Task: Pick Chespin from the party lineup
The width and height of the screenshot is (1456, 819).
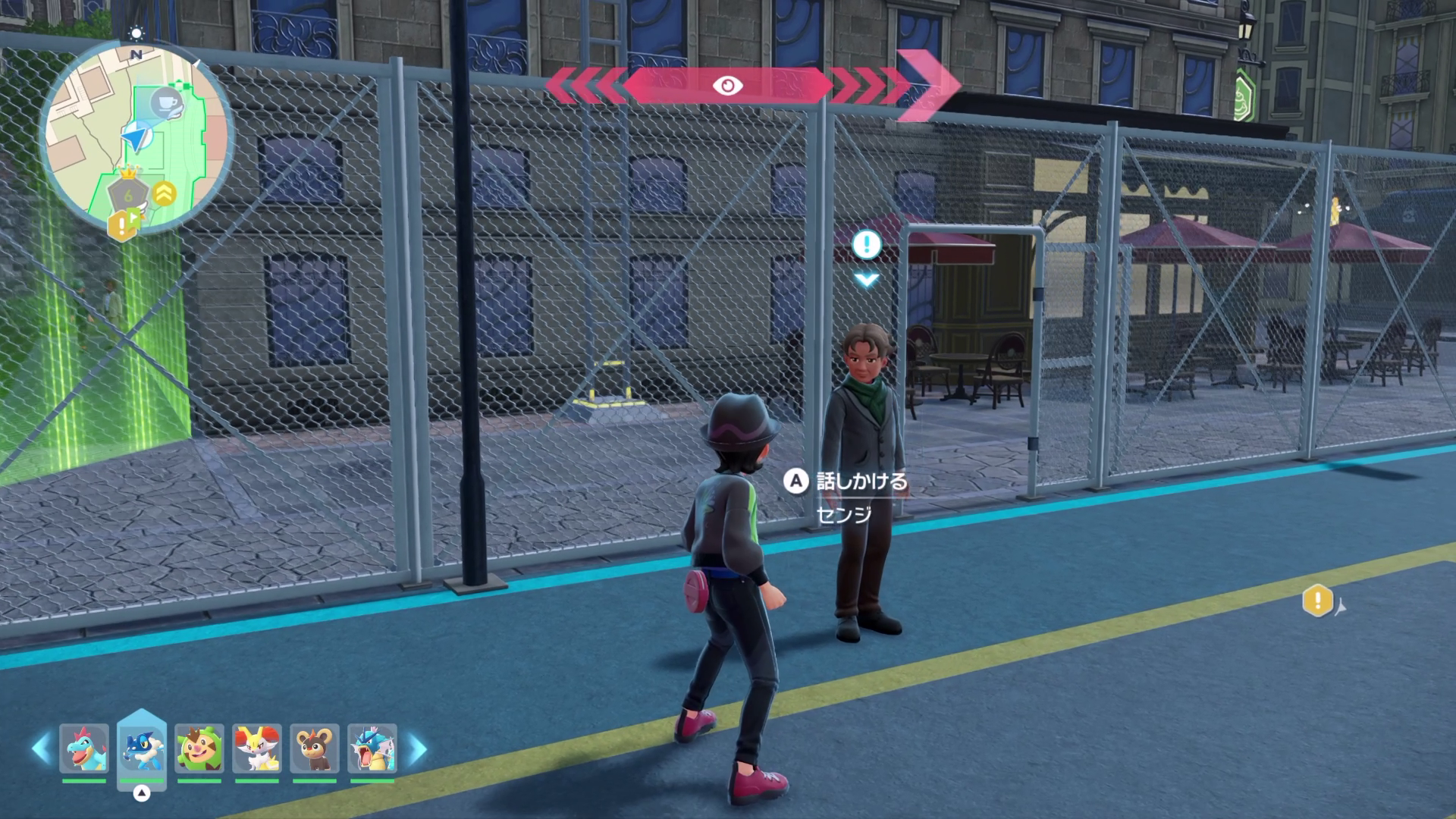Action: click(x=199, y=748)
